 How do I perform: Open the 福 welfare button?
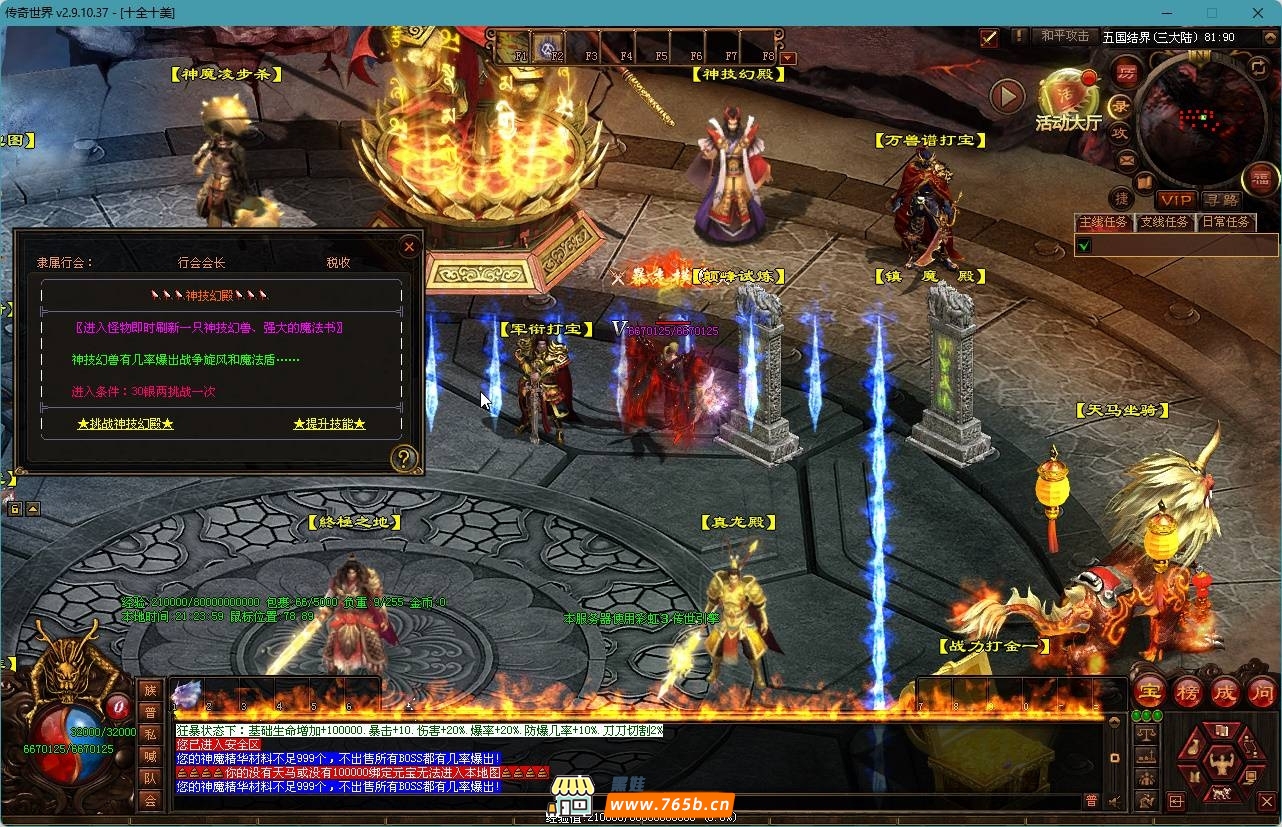[x=1260, y=179]
